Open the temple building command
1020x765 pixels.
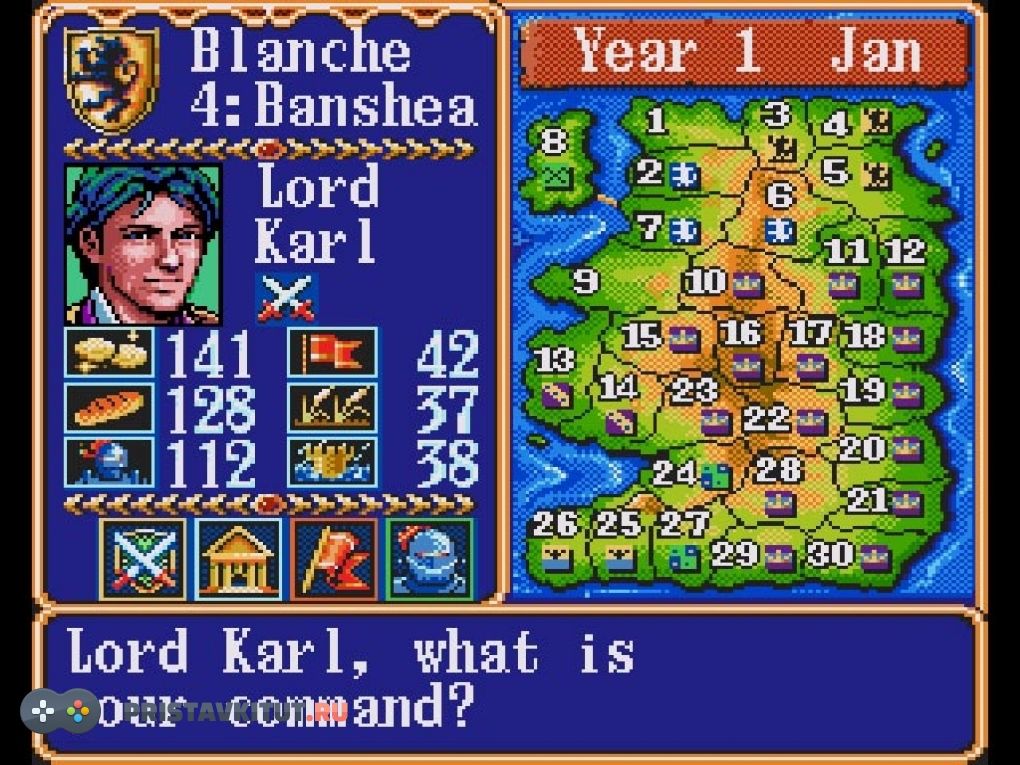(x=239, y=558)
